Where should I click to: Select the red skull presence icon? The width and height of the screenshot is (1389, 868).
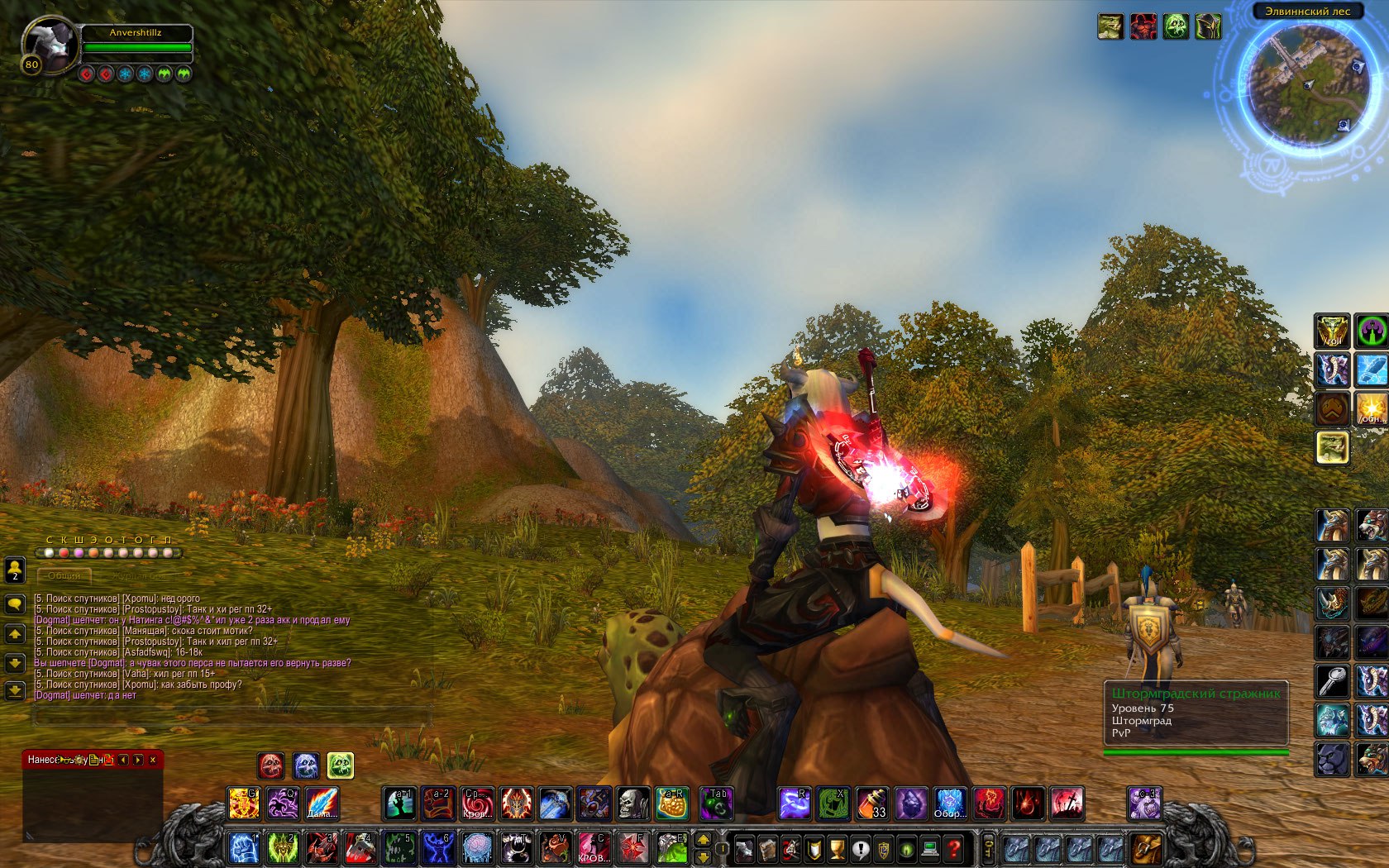[271, 765]
